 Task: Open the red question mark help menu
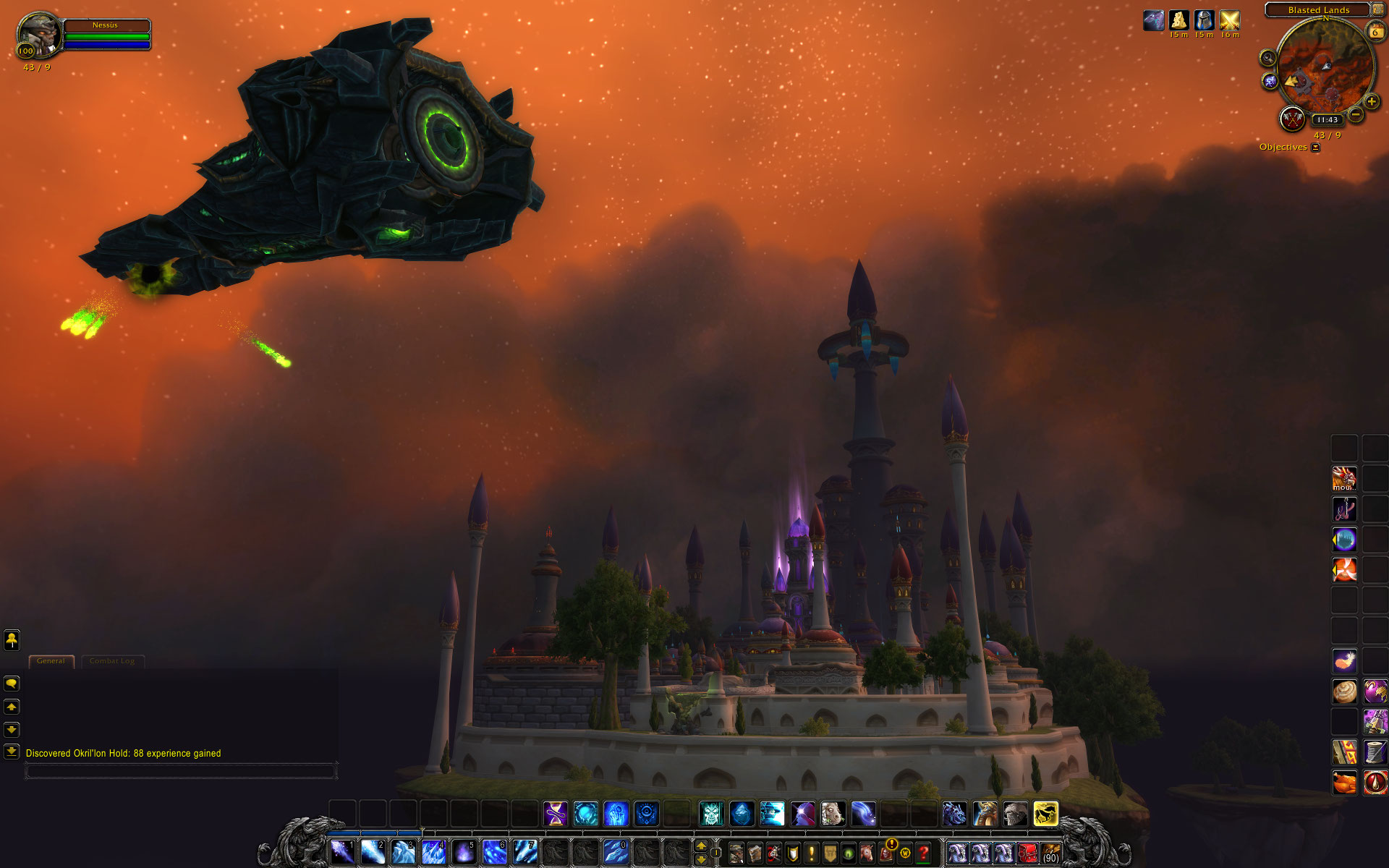click(x=924, y=854)
